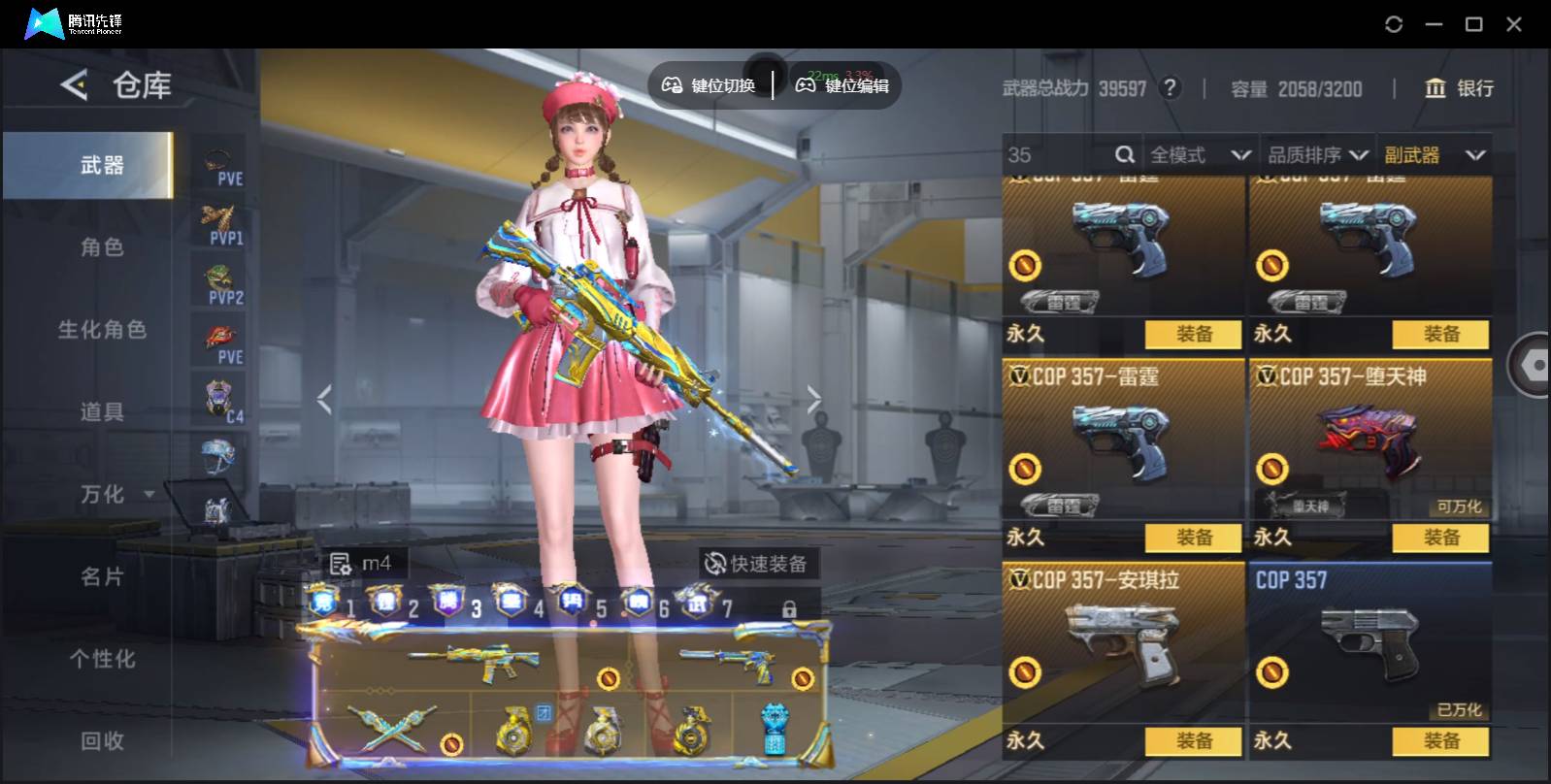Click 快速装备 quick equip
The width and height of the screenshot is (1551, 784).
756,564
